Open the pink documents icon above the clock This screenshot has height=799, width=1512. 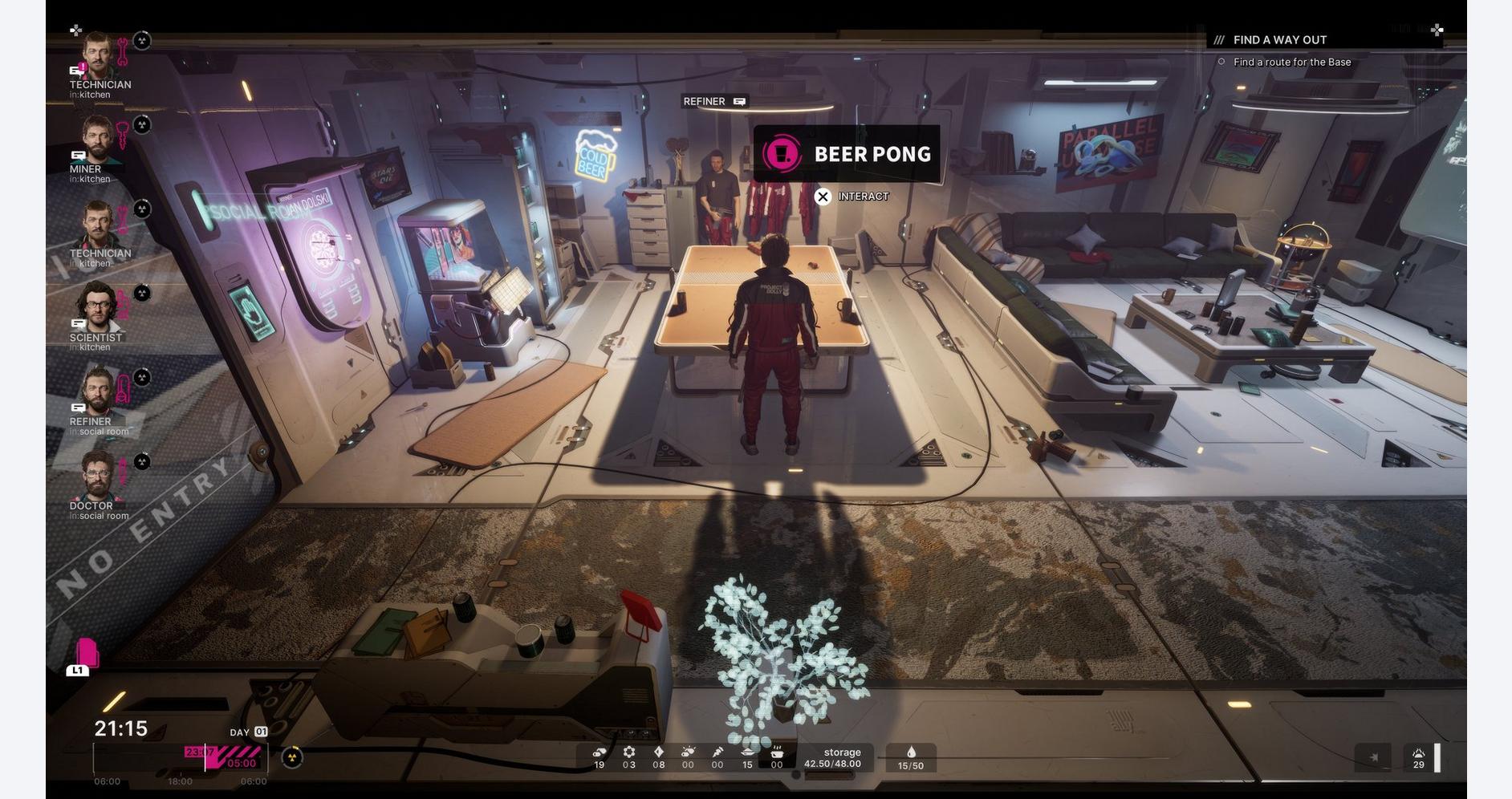coord(87,654)
